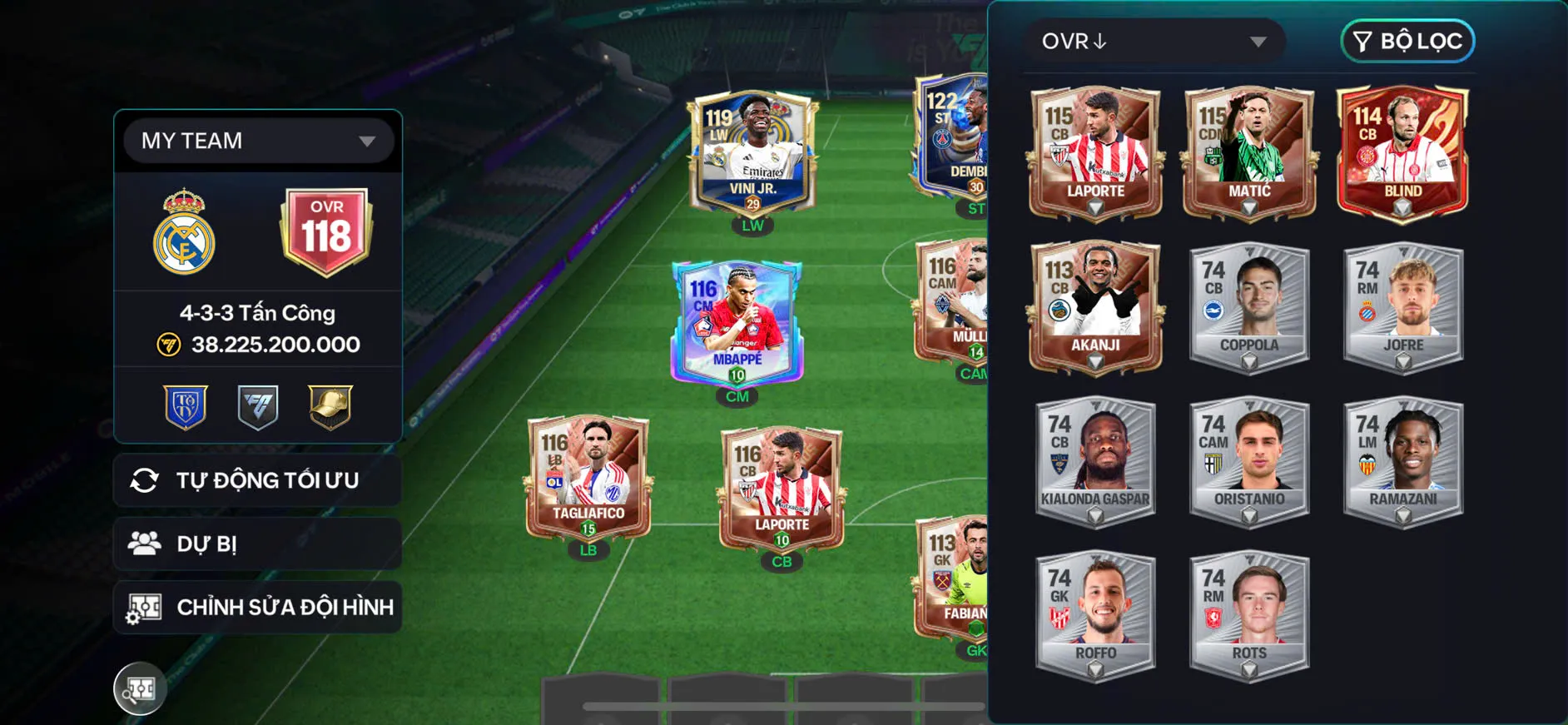
Task: Choose the 74 LM Ramazani card
Action: [x=1403, y=461]
